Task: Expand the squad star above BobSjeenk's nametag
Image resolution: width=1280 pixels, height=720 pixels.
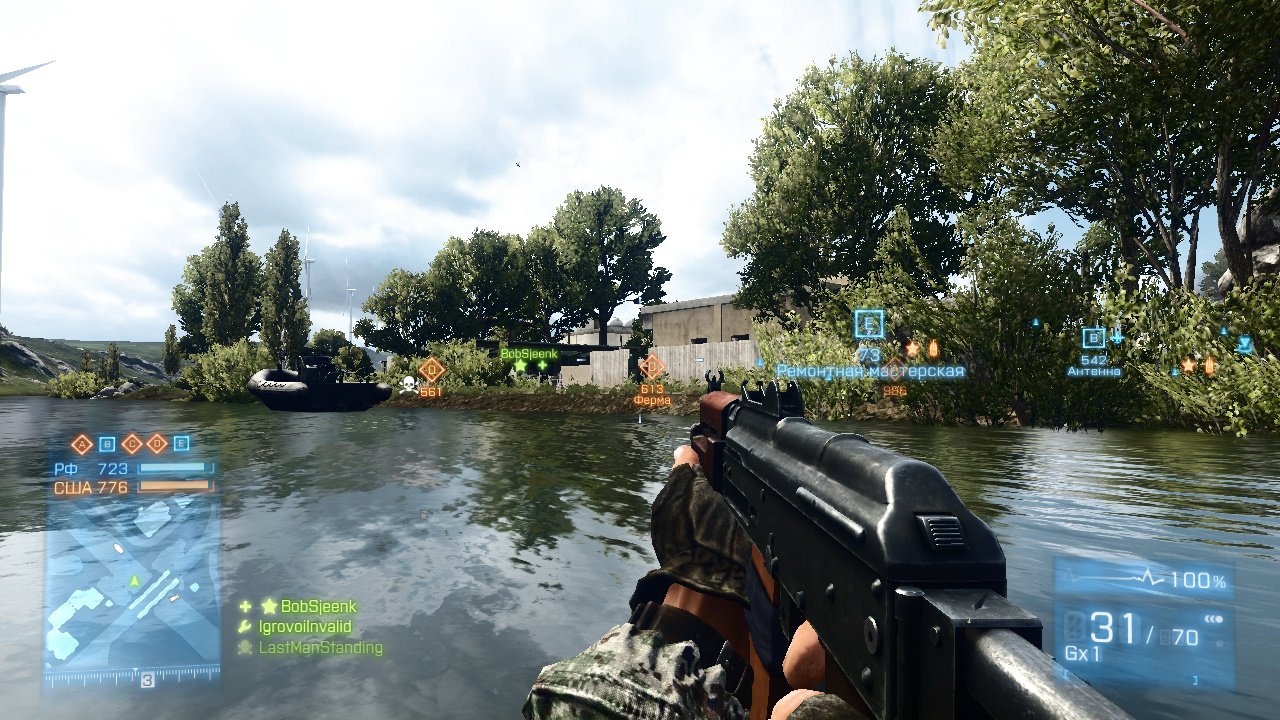Action: tap(519, 365)
